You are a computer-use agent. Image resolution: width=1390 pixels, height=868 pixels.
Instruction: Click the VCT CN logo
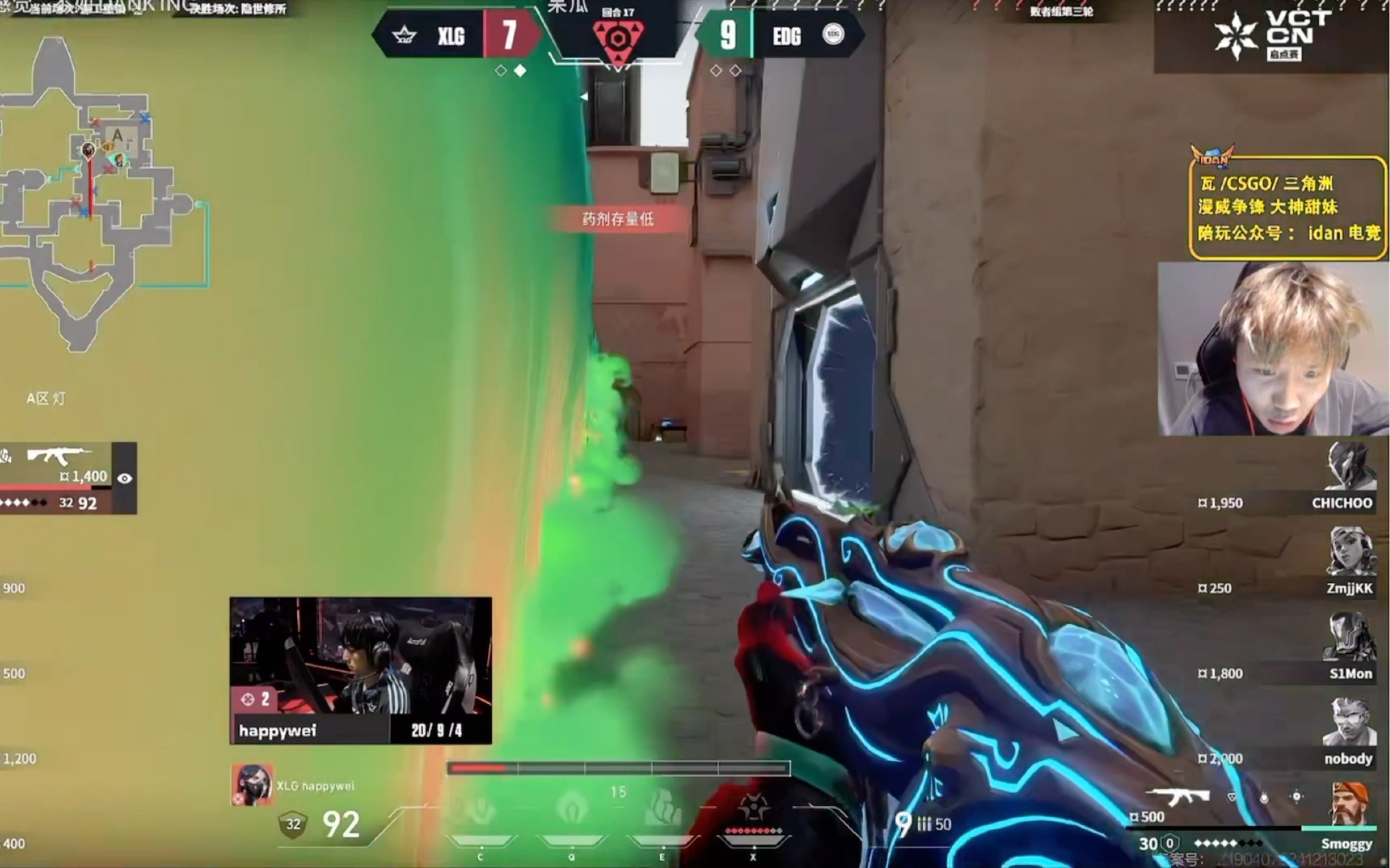[x=1272, y=36]
